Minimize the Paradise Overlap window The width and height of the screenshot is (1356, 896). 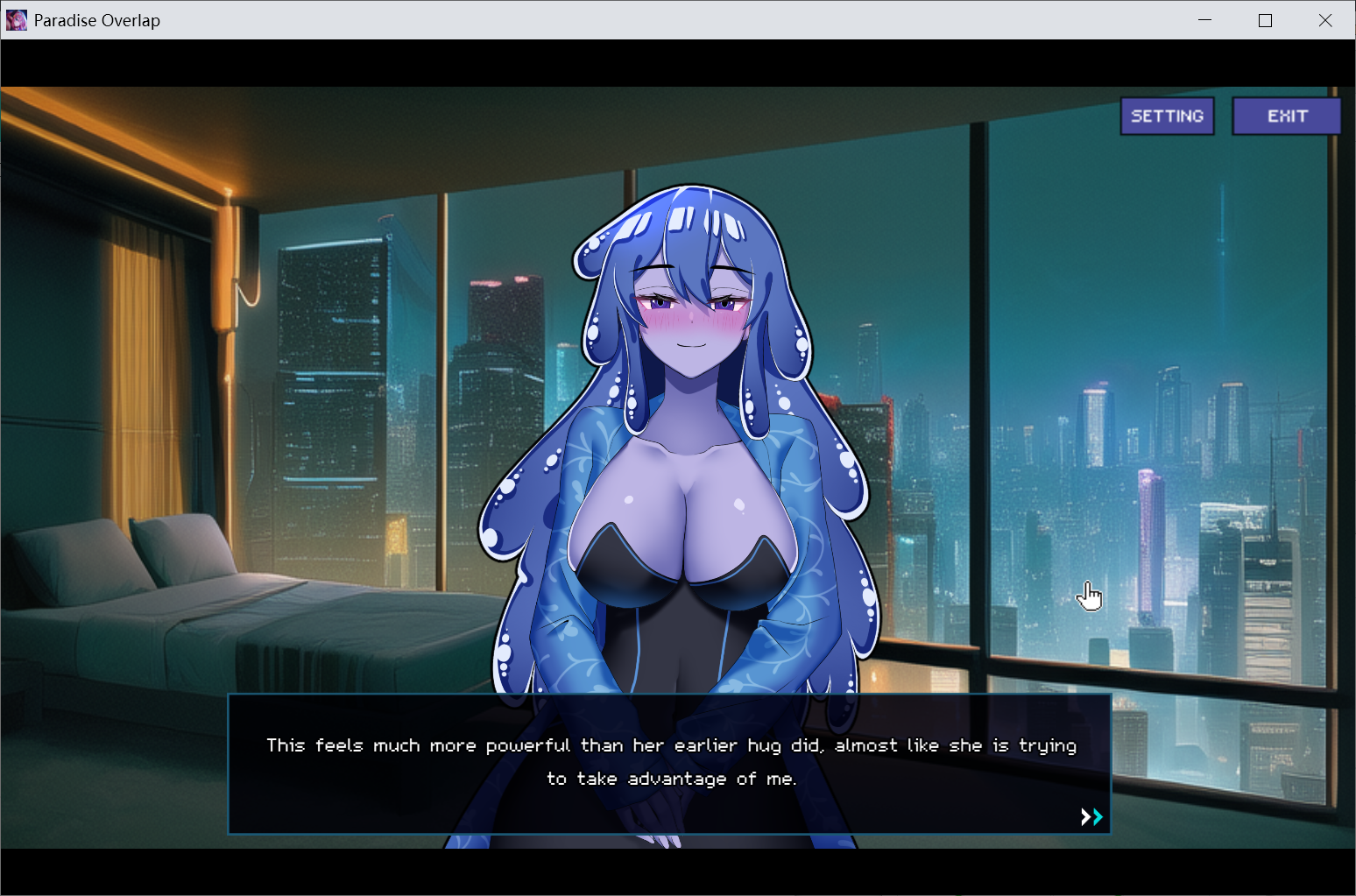tap(1205, 20)
